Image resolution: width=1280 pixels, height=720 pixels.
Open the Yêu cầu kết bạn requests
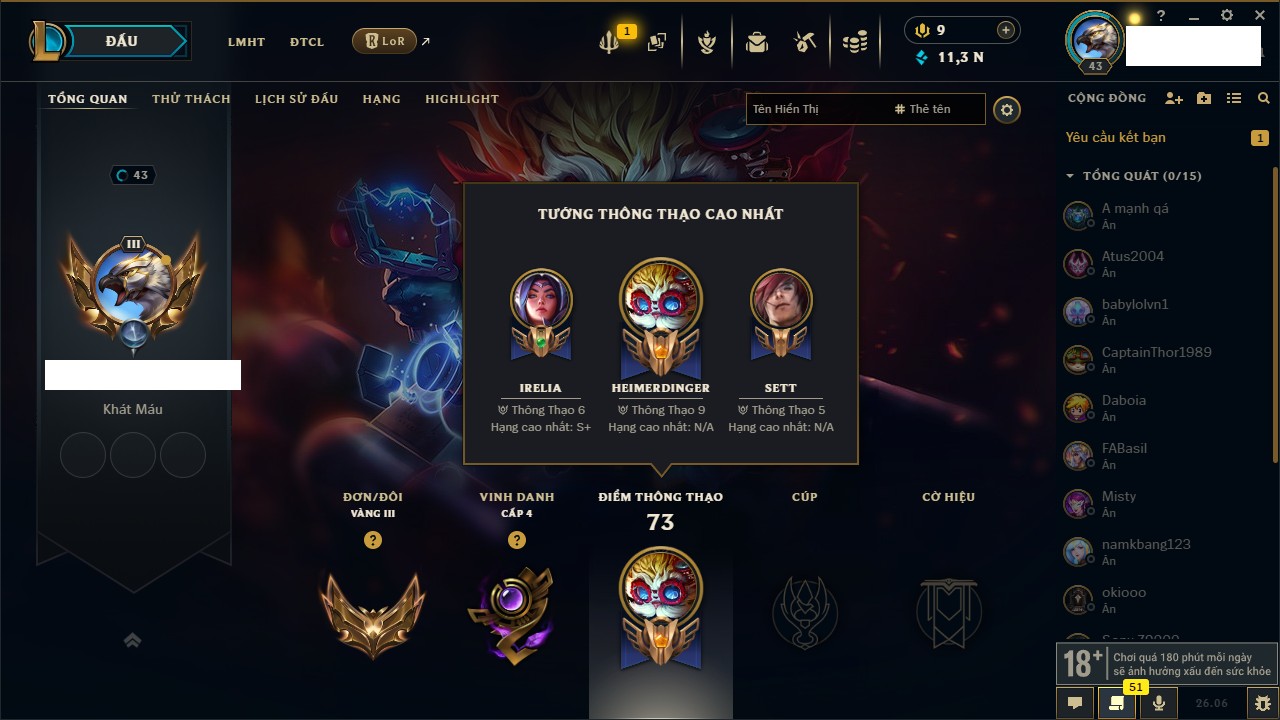1115,138
